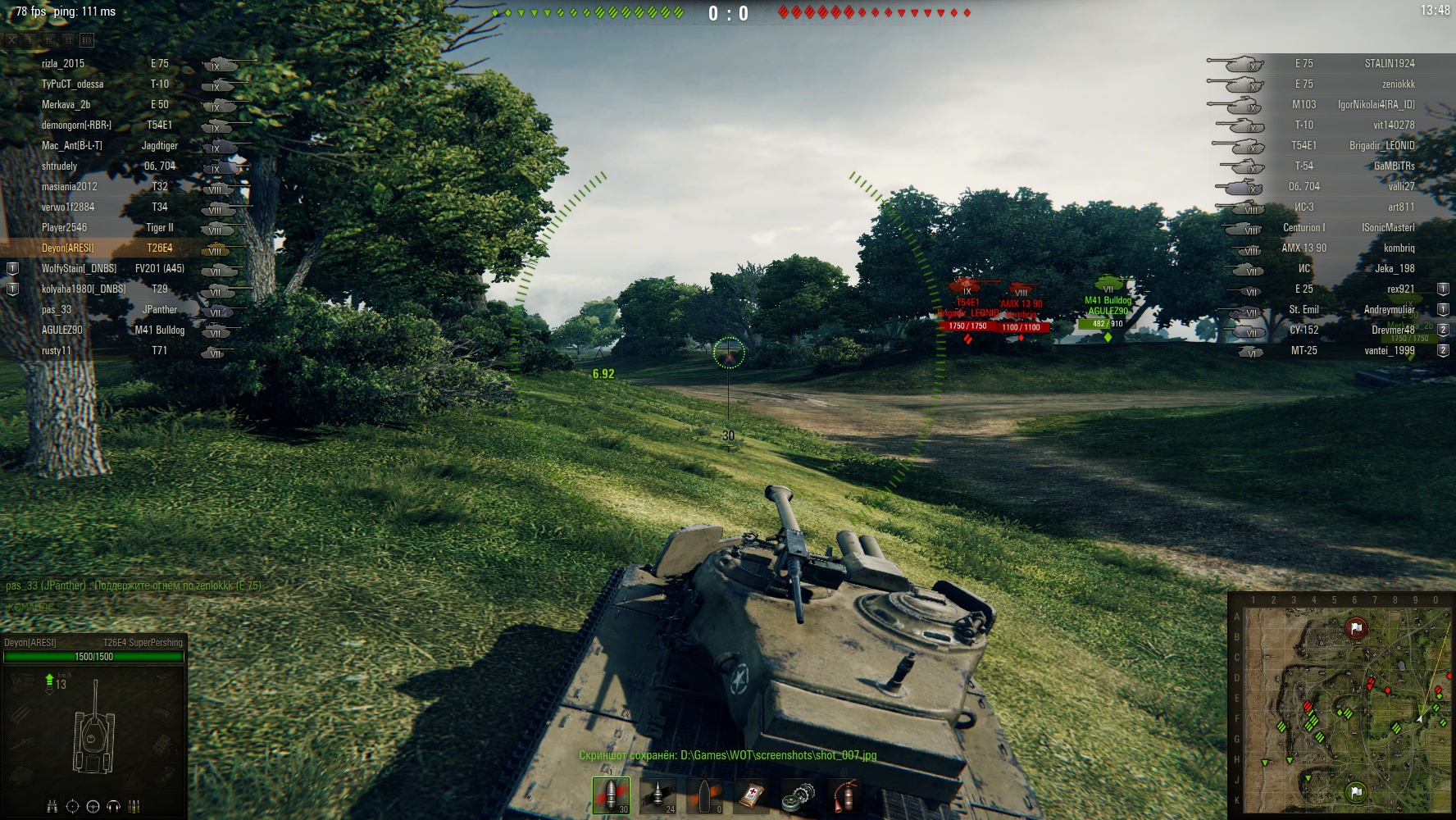Select the full-detail team list view button
Screen dimensions: 1456x820
pyautogui.click(x=87, y=39)
